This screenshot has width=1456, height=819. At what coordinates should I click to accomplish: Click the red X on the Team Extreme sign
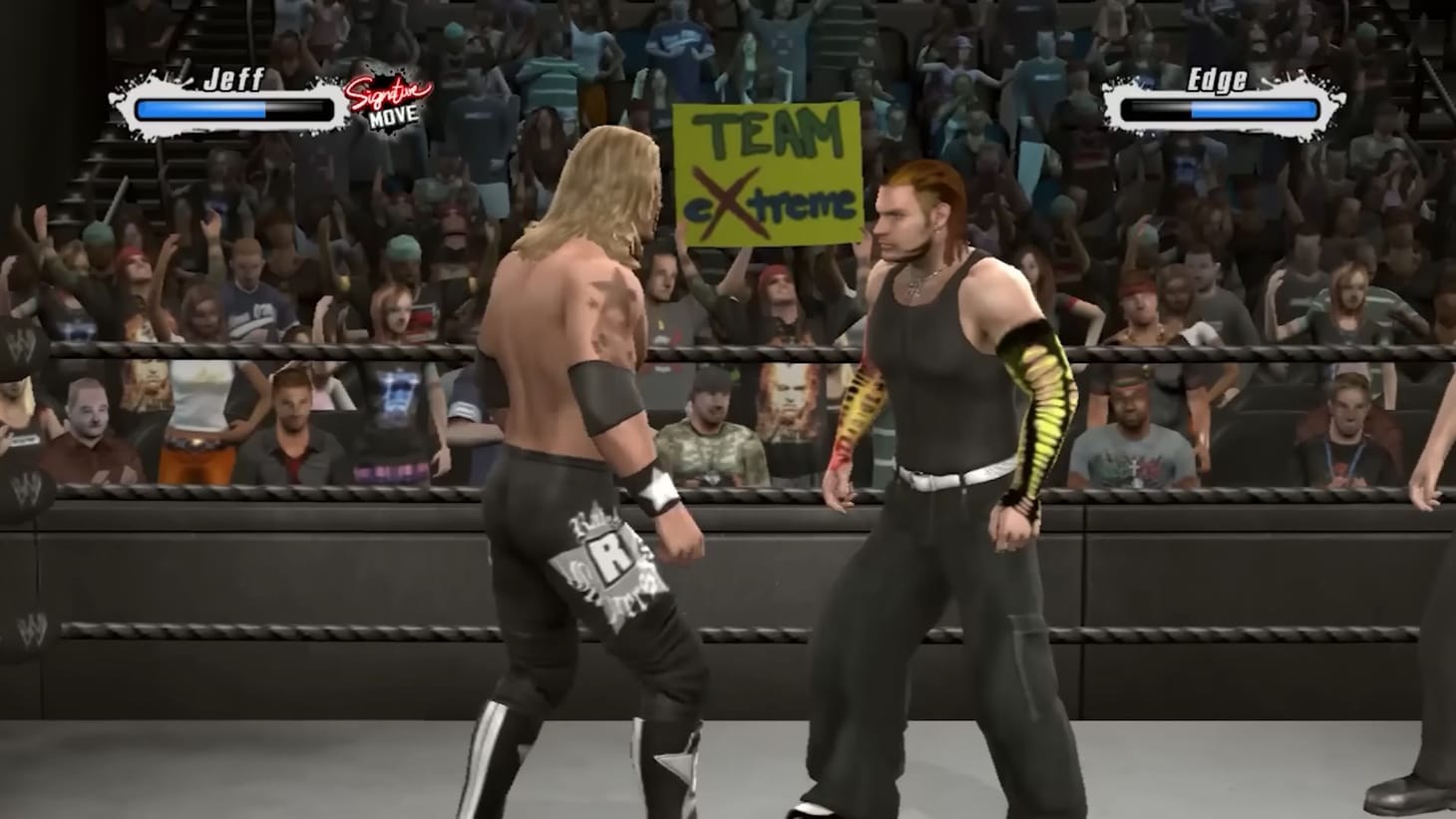[x=727, y=199]
